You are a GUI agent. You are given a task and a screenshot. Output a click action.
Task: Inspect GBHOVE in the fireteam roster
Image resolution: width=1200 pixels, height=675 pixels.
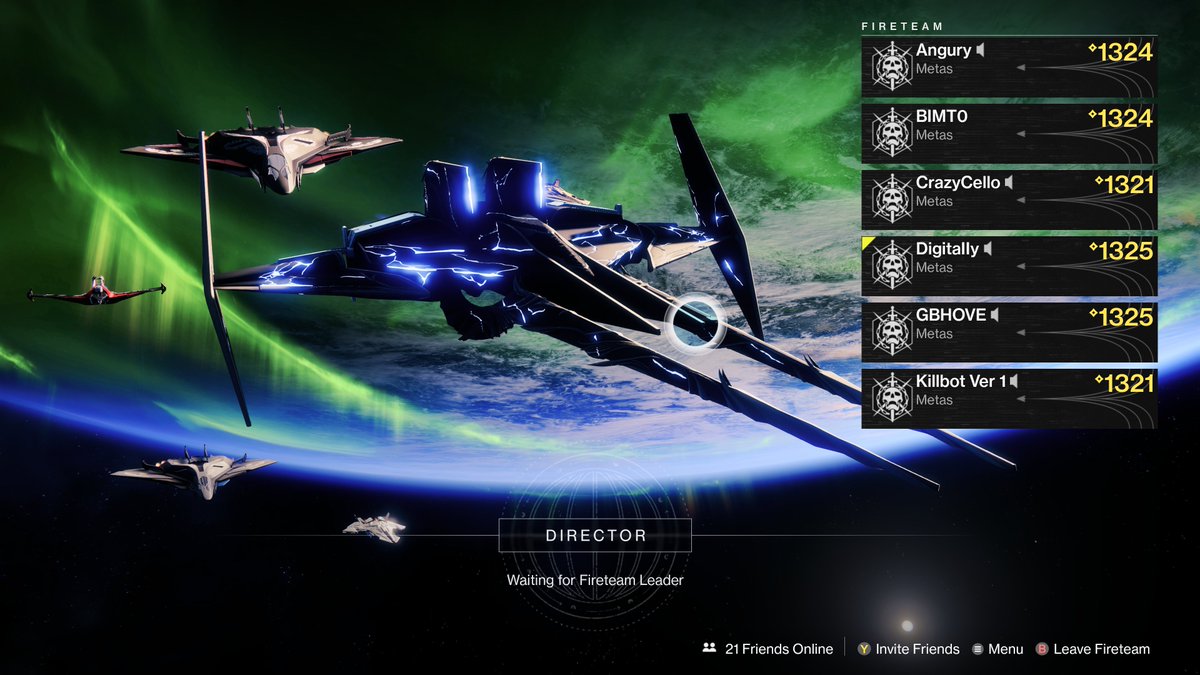click(1009, 332)
